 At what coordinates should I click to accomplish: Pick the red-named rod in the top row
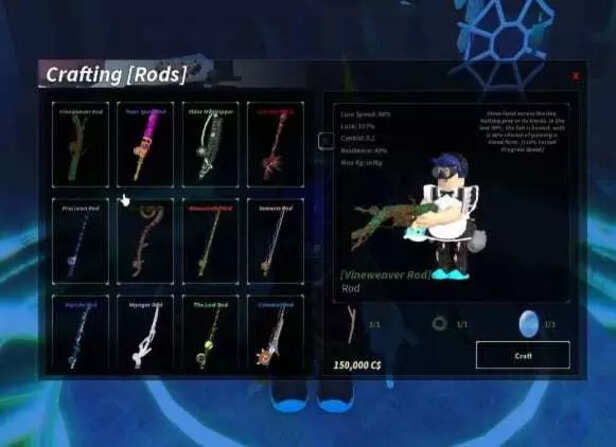(x=274, y=144)
